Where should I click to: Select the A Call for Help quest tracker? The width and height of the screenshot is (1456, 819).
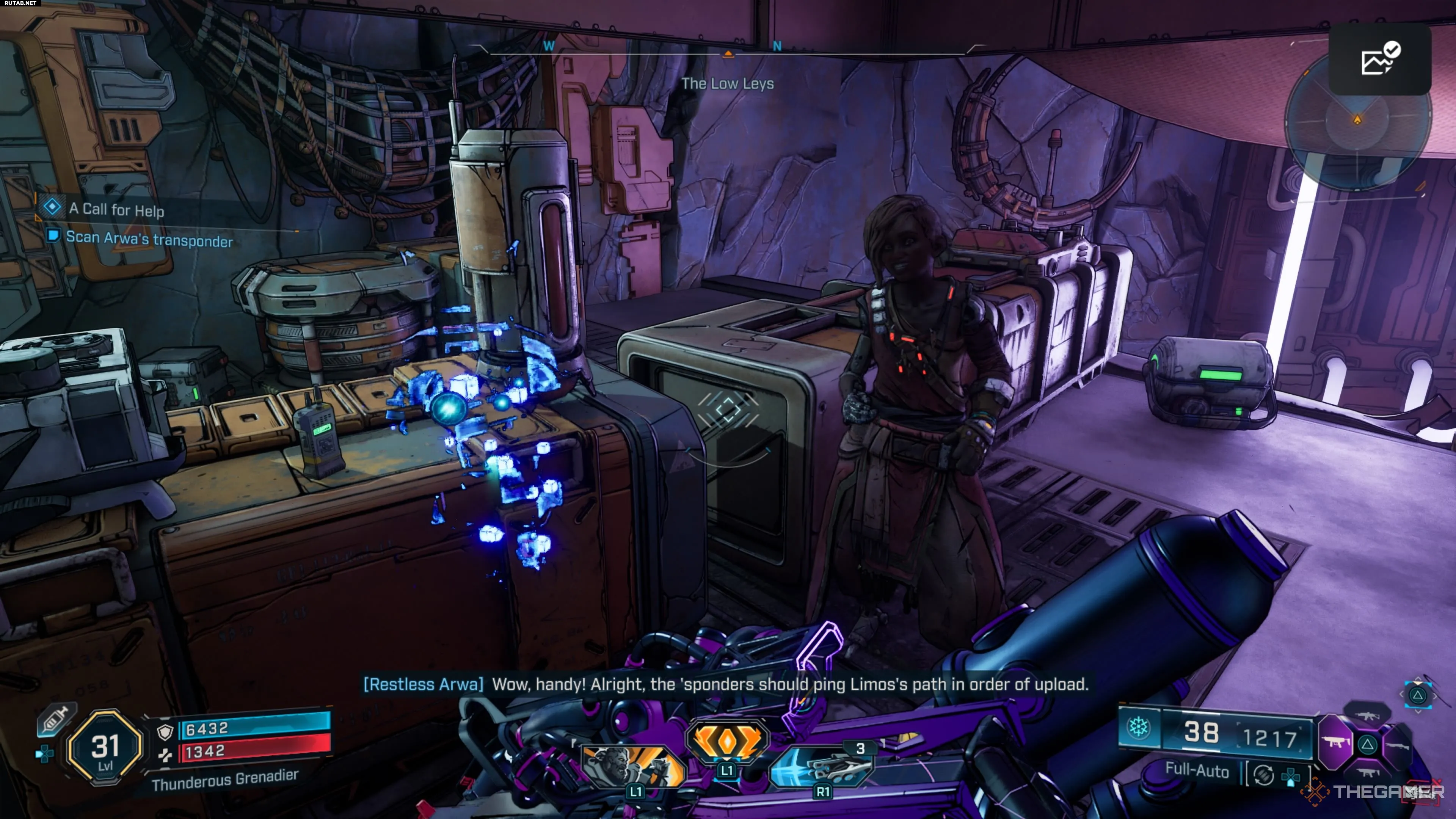click(116, 210)
